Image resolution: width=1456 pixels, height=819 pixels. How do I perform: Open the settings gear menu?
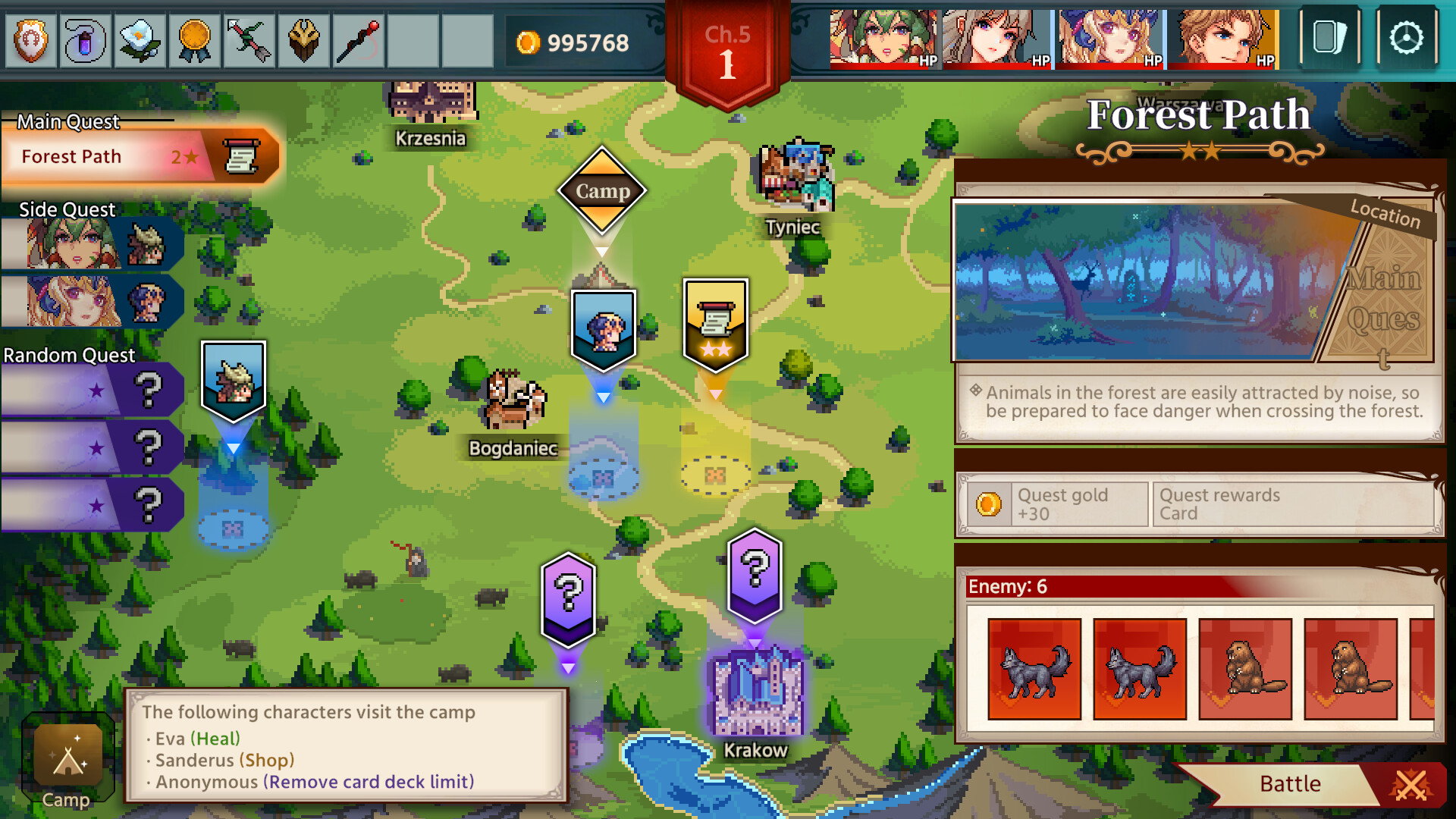[1407, 36]
